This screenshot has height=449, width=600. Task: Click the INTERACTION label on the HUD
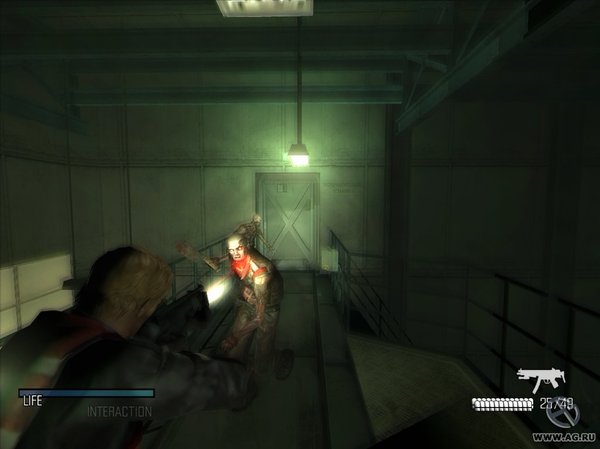[119, 411]
